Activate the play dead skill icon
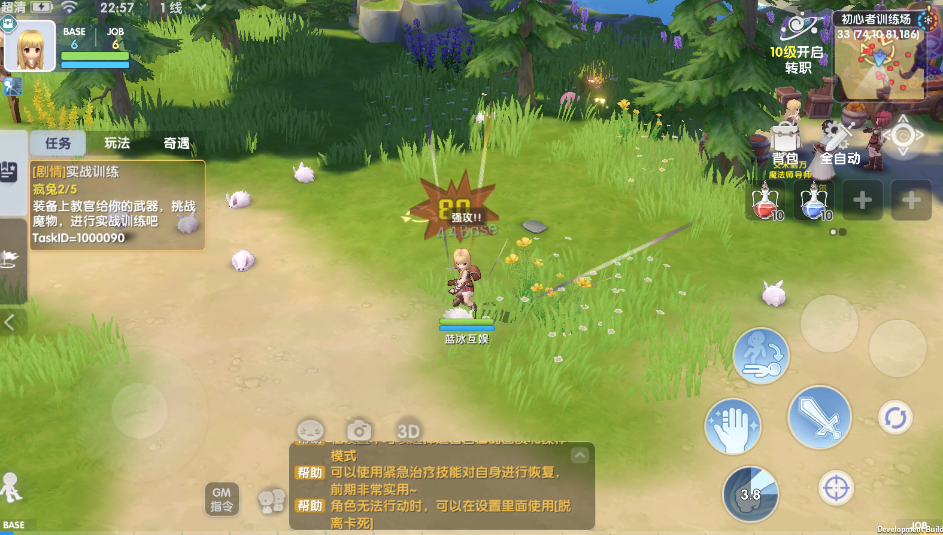The image size is (943, 535). [x=761, y=356]
